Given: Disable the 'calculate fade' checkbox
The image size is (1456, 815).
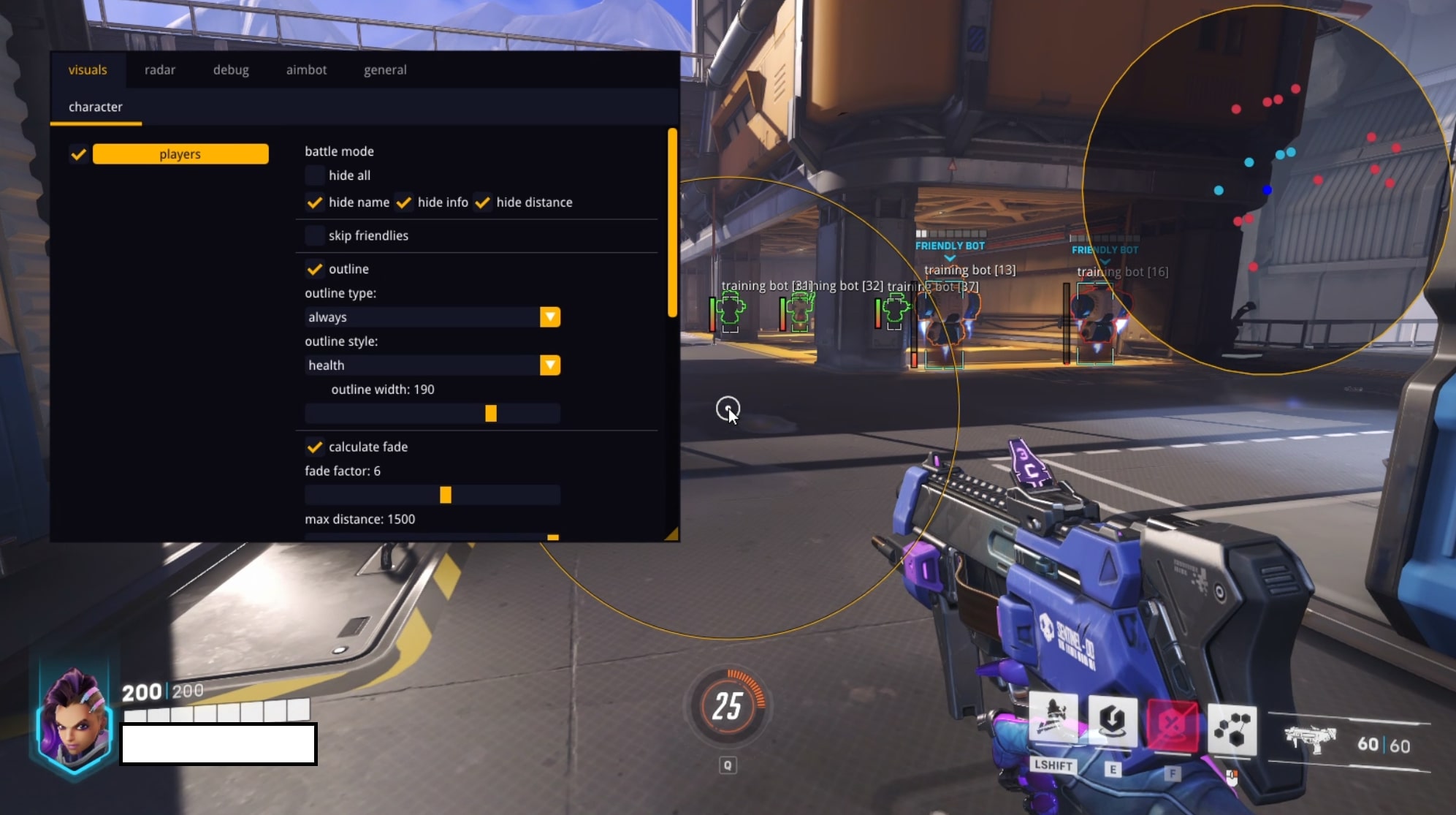Looking at the screenshot, I should coord(314,447).
